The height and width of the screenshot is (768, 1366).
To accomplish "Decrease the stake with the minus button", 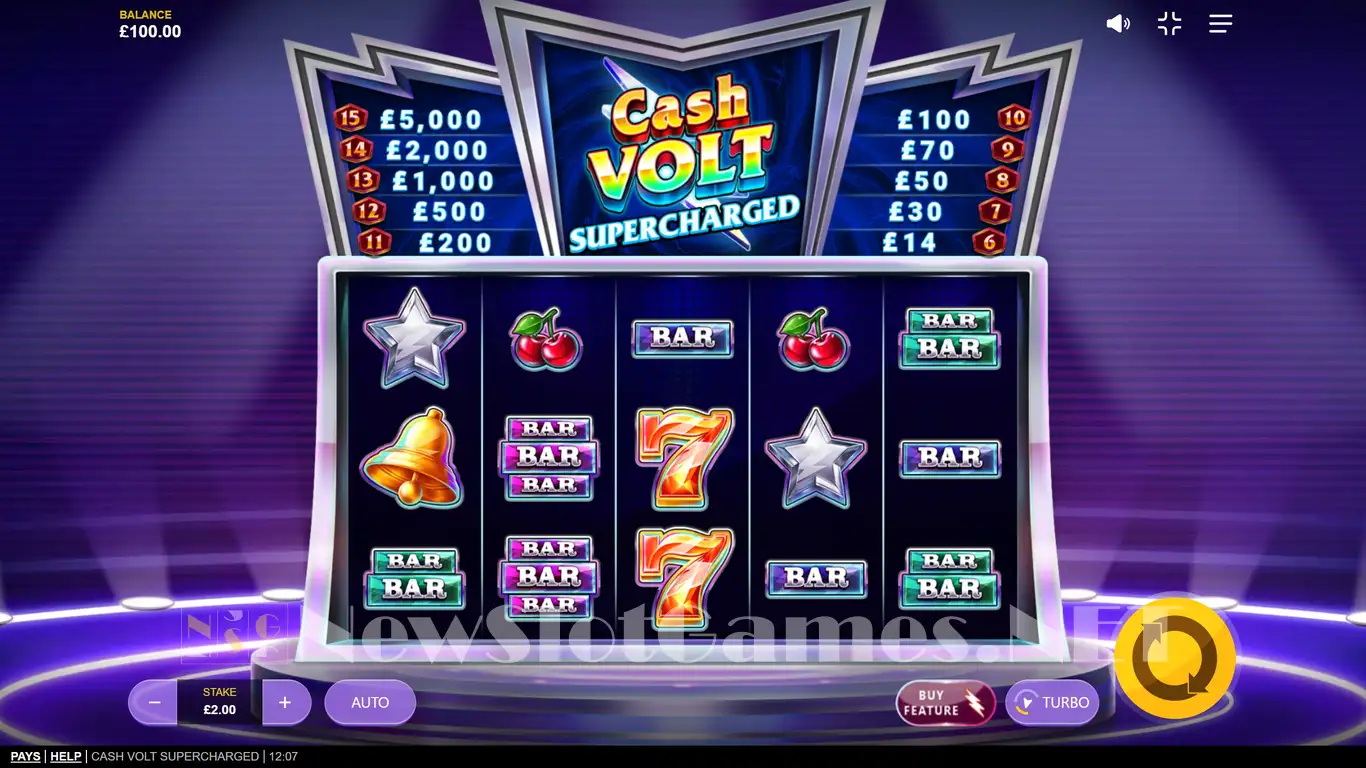I will 154,703.
